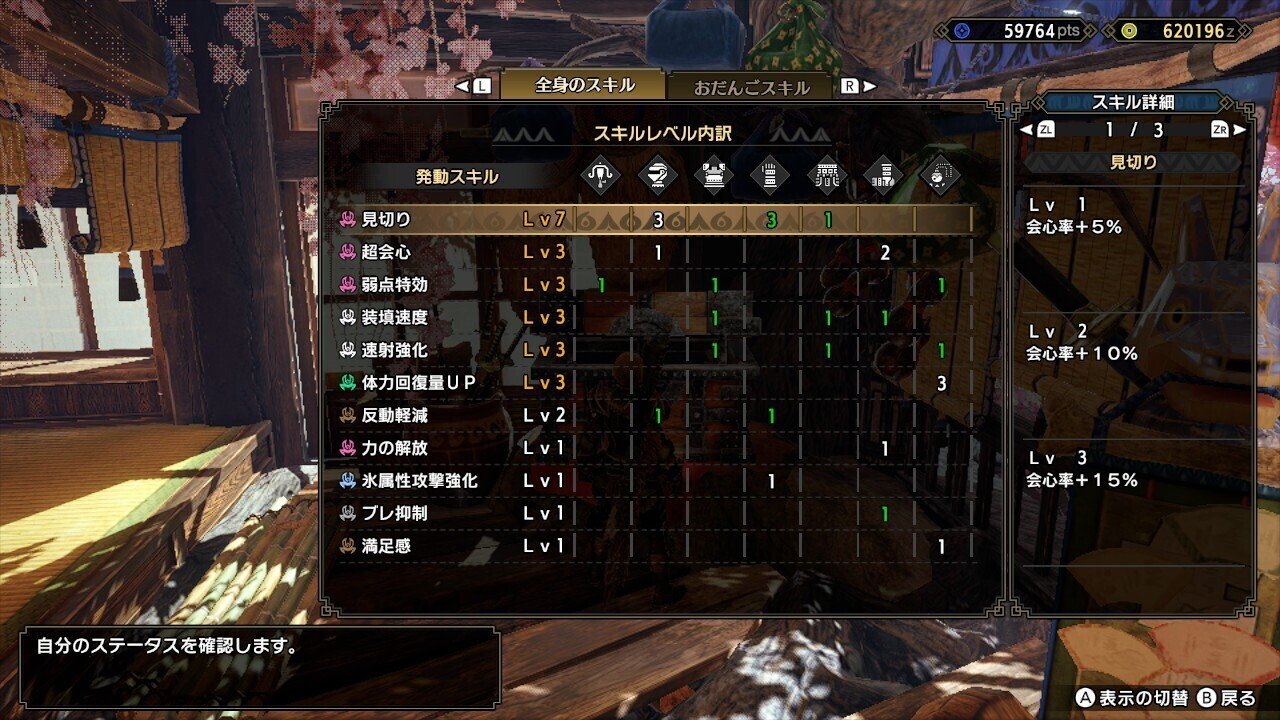The height and width of the screenshot is (720, 1280).
Task: Click the 59764 pts currency display
Action: 1012,31
